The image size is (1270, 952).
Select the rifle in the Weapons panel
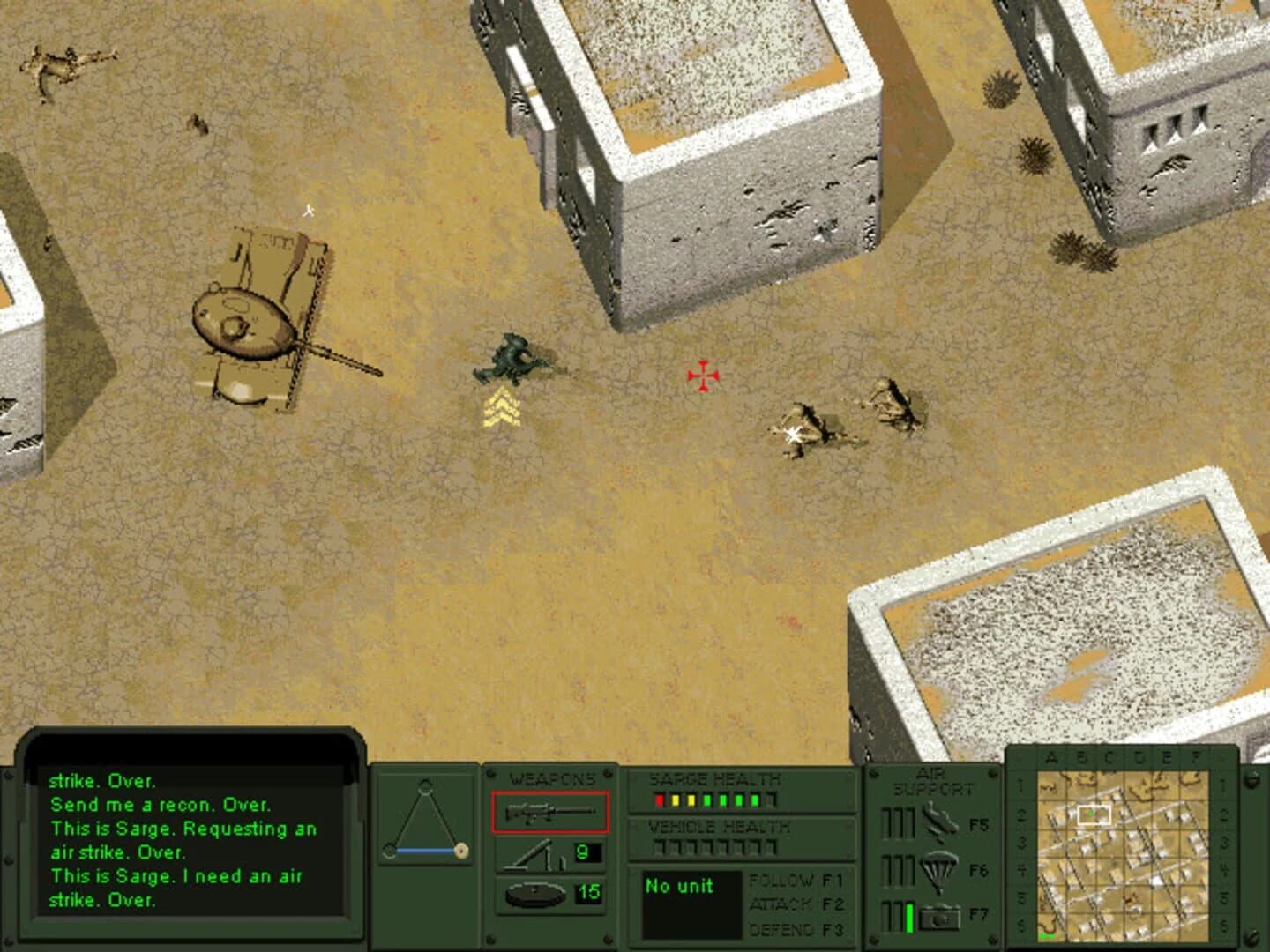click(551, 814)
